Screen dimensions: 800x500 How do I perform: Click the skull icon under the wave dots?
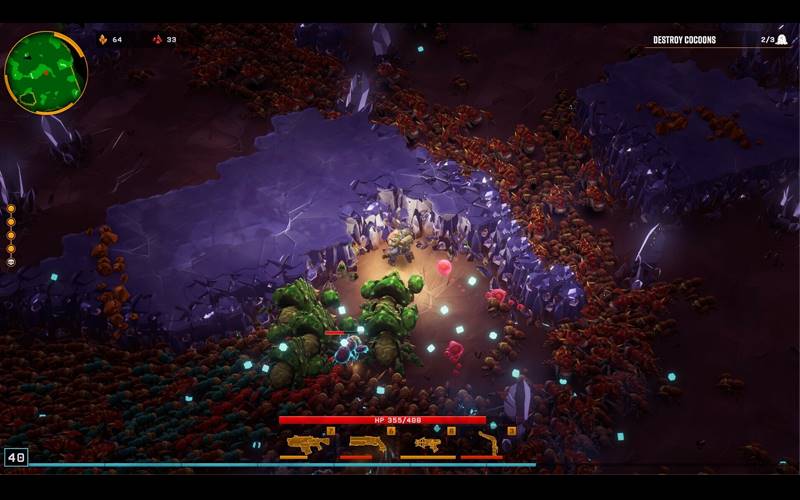11,262
